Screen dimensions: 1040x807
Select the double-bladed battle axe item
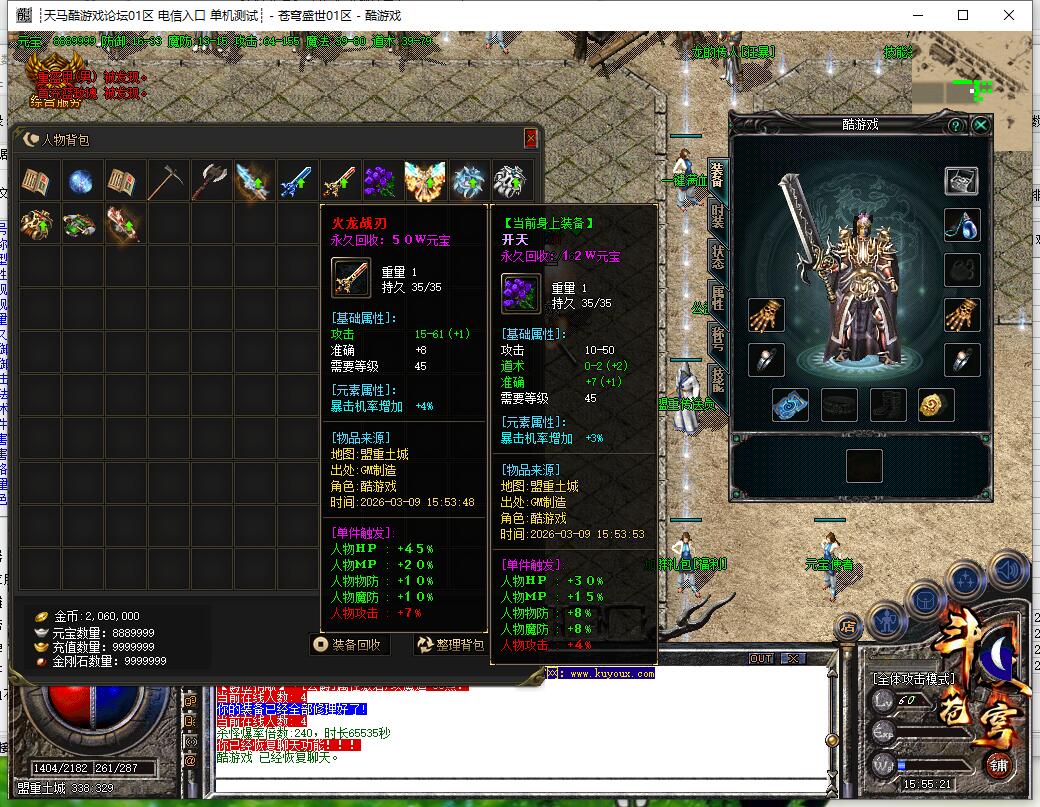pyautogui.click(x=212, y=181)
